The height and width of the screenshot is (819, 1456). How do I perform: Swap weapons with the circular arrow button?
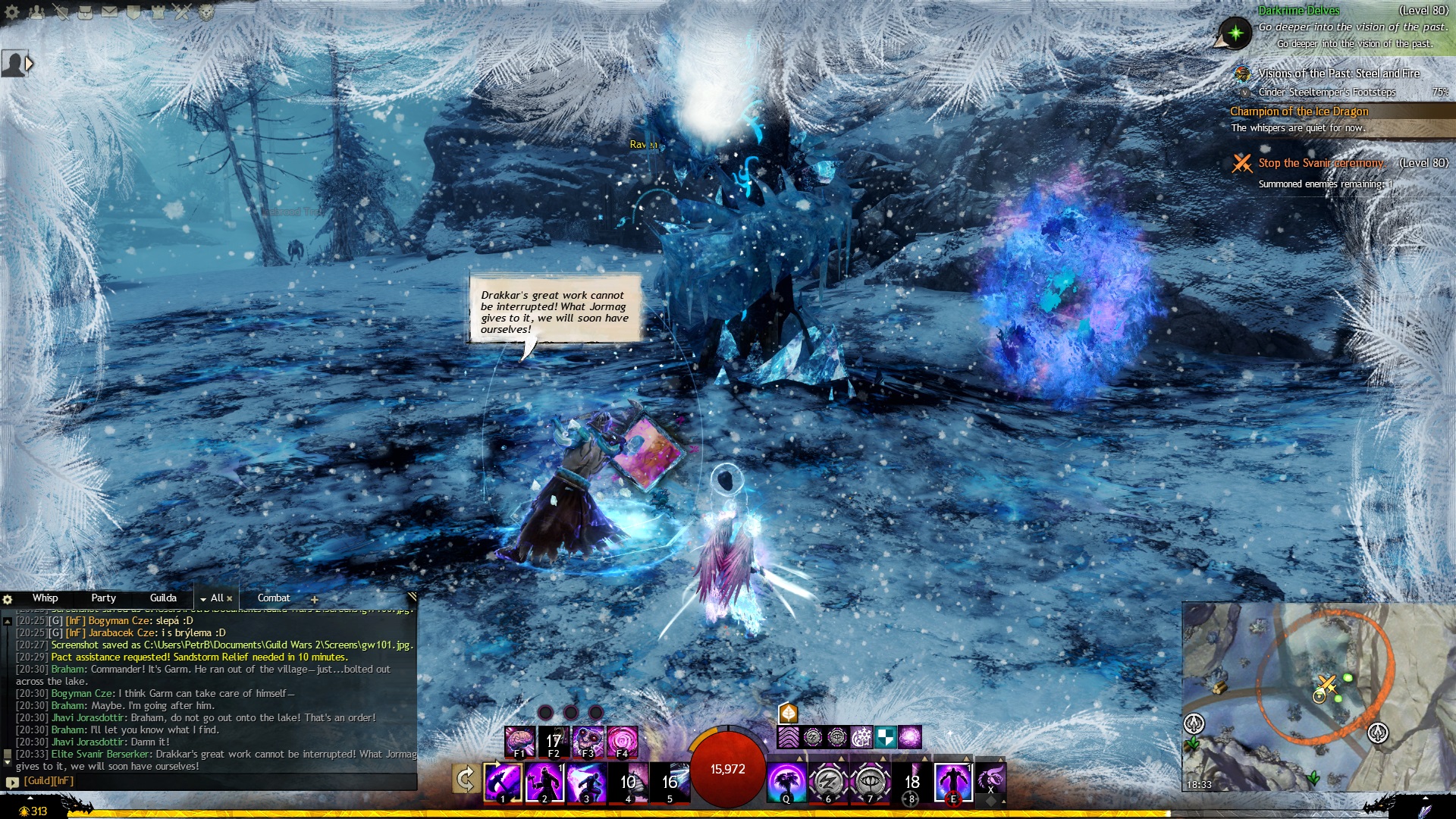465,779
